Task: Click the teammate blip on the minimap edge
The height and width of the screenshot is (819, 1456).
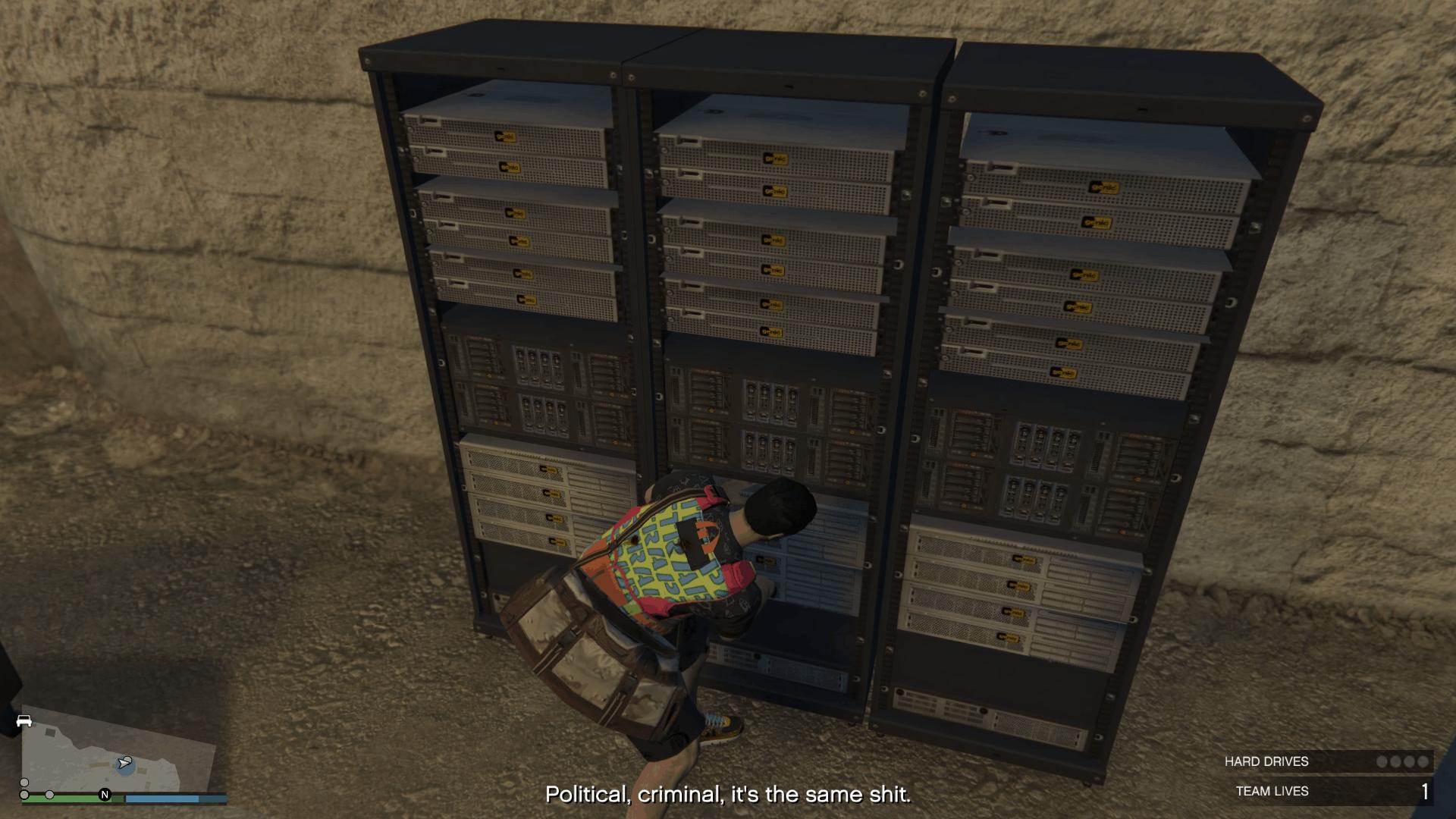Action: tap(50, 795)
